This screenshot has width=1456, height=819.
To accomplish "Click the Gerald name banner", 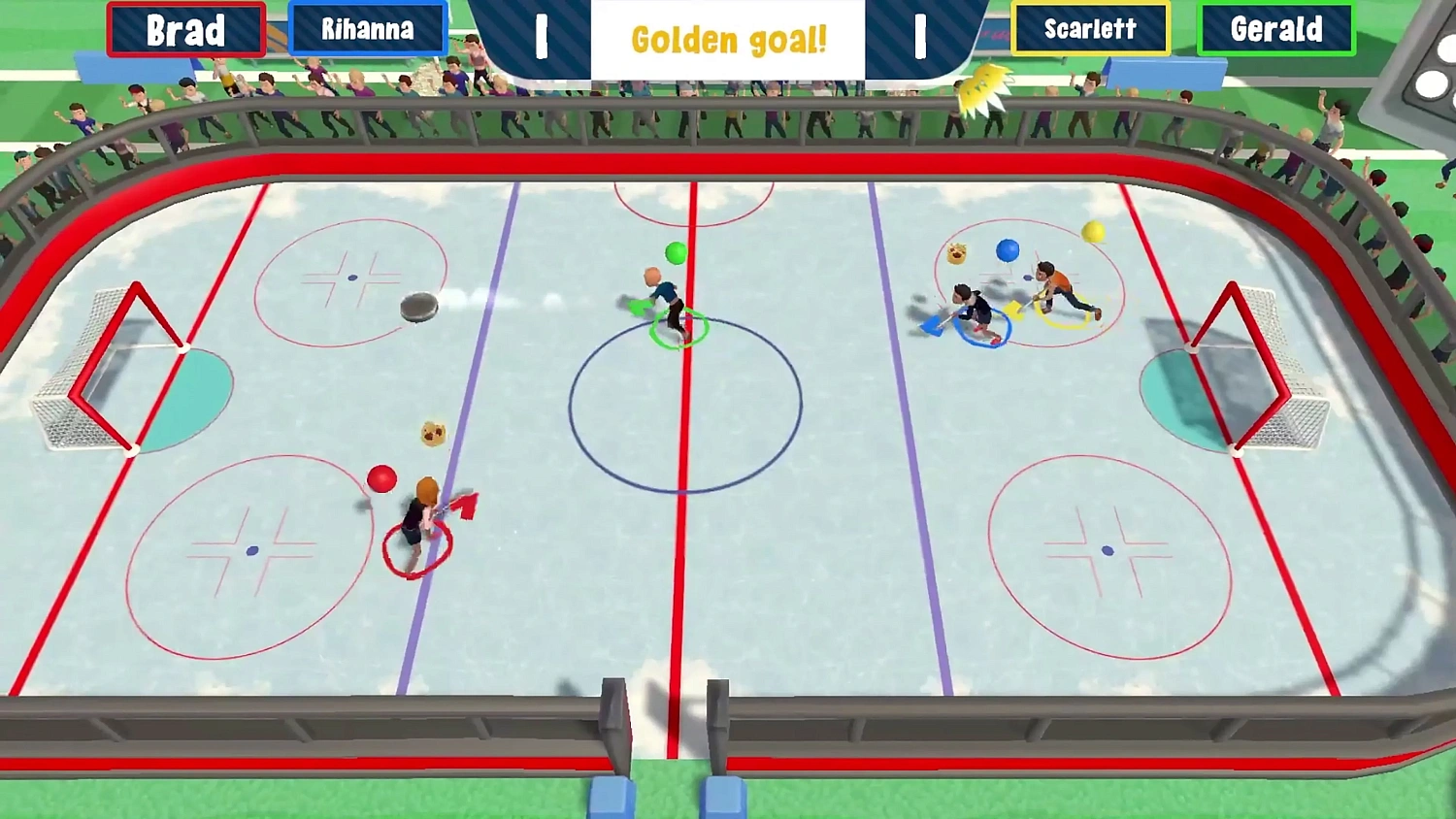I will coord(1276,30).
